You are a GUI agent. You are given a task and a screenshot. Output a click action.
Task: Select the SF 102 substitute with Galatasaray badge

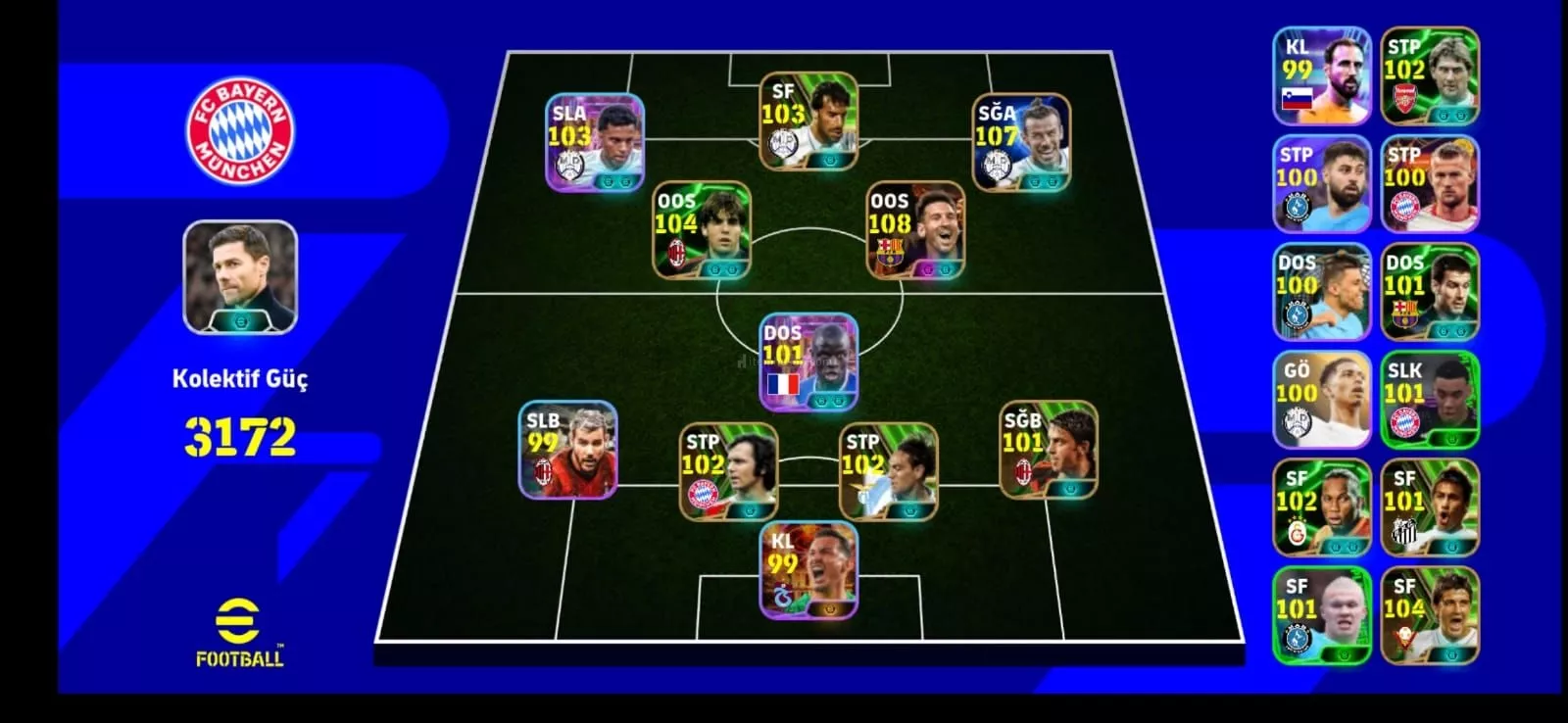tap(1321, 508)
